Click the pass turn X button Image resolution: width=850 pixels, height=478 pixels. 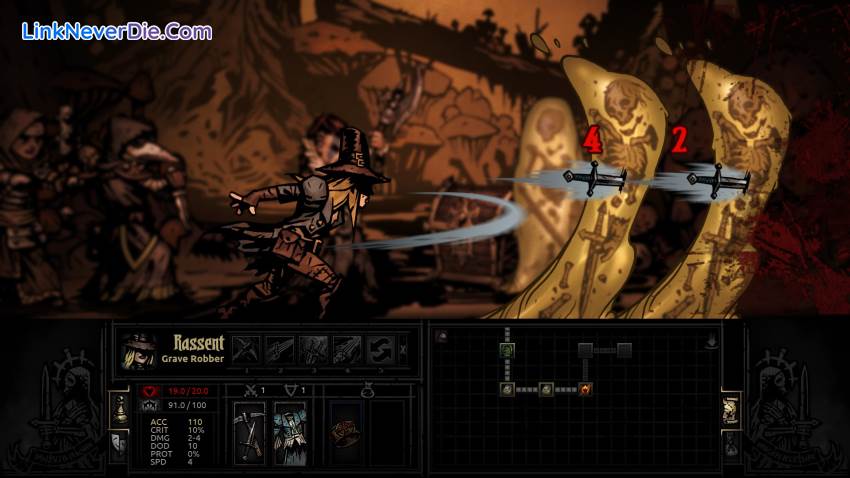tap(403, 350)
